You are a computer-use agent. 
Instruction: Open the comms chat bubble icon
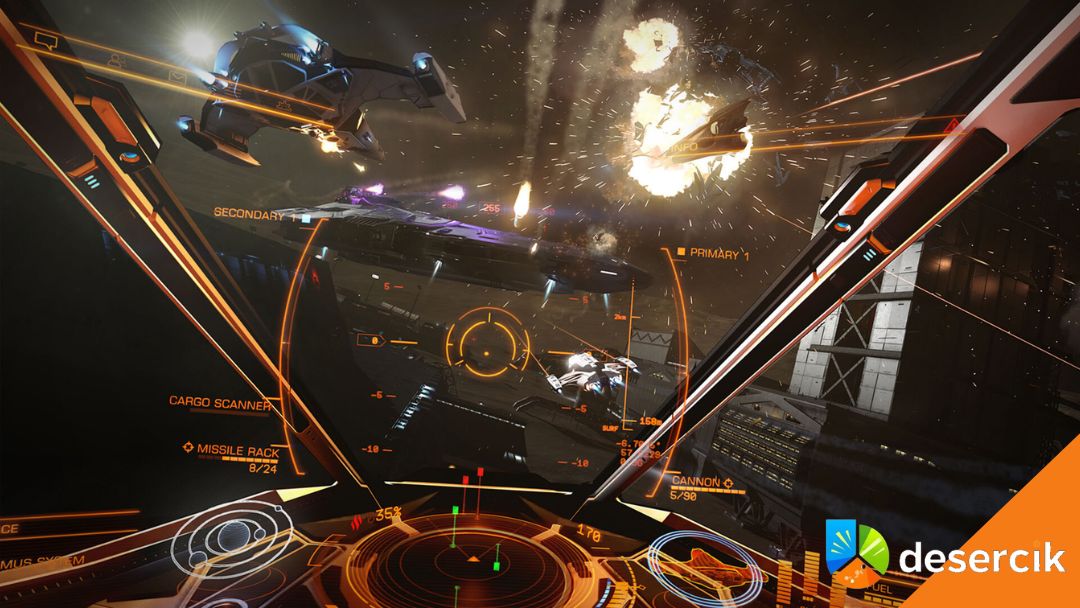tap(48, 40)
